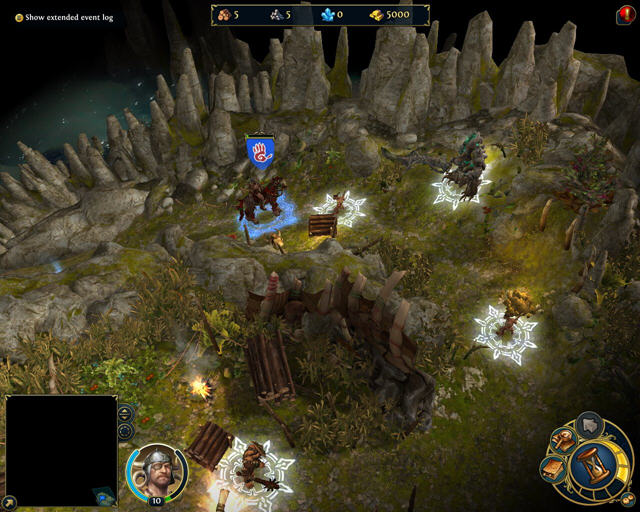
Task: Open the spellbook icon
Action: click(x=552, y=467)
